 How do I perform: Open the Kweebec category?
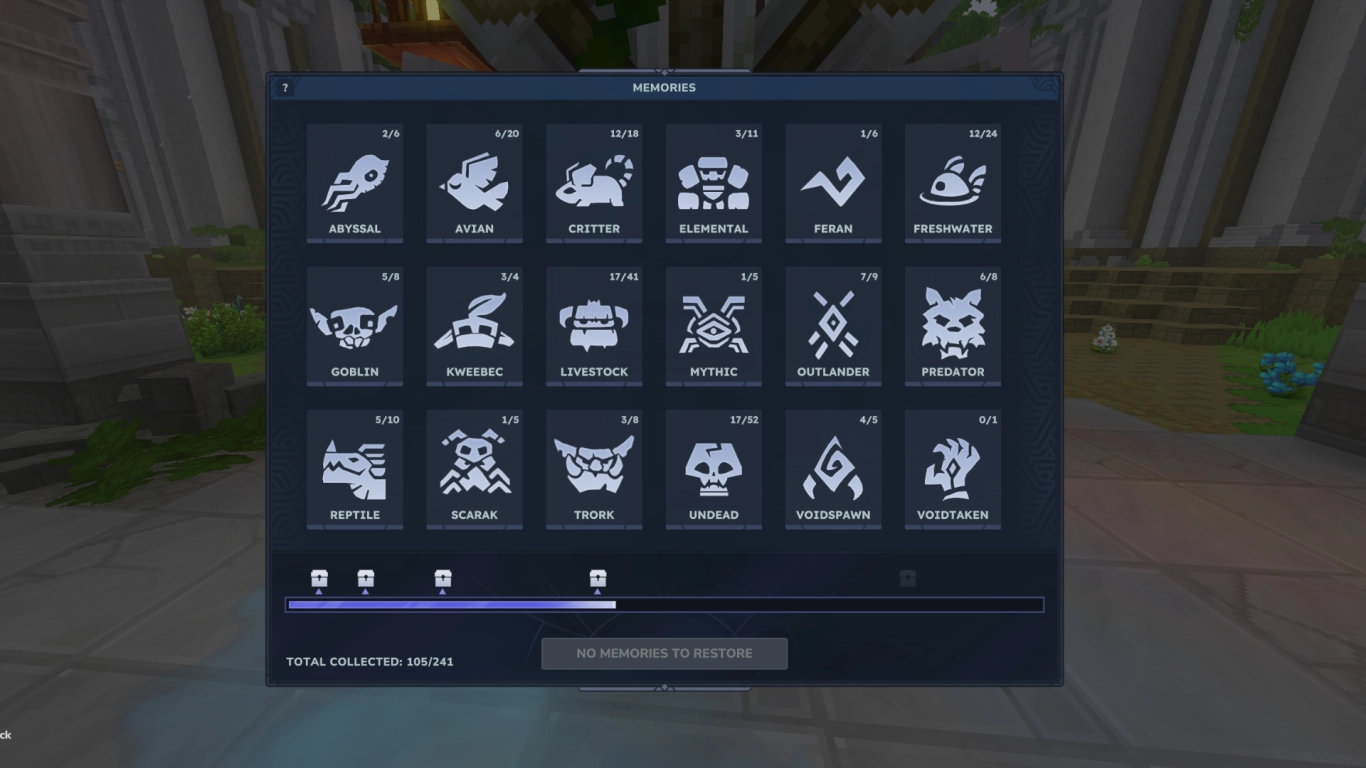click(x=474, y=326)
